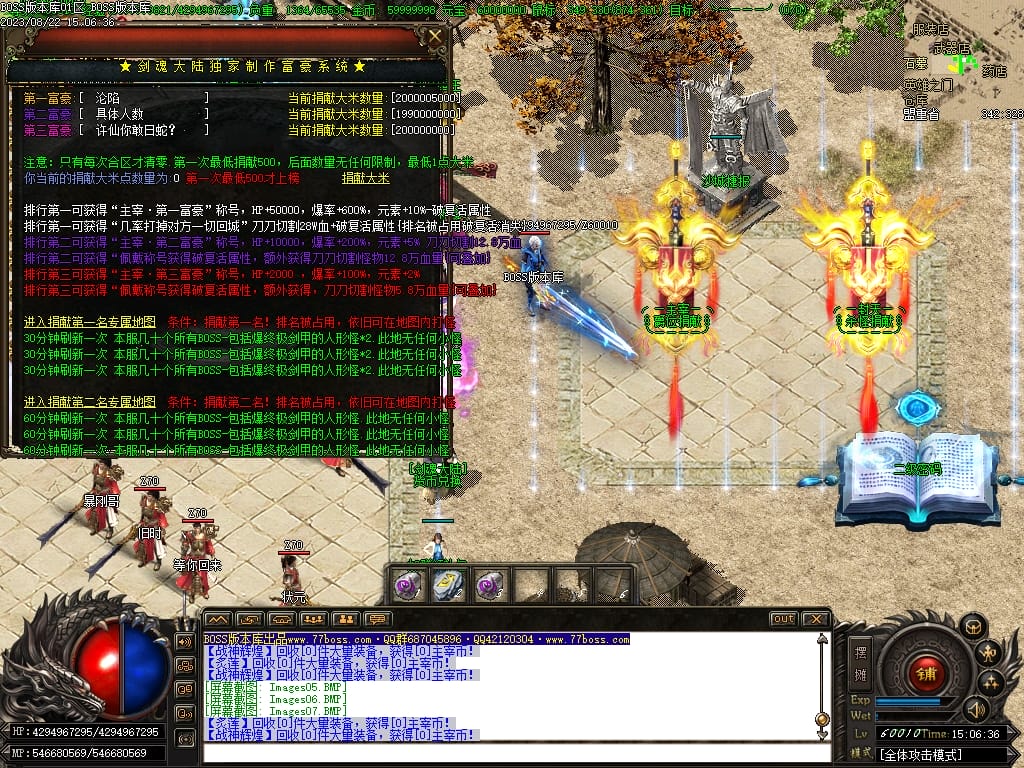The image size is (1024, 768).
Task: Click the out button above chat
Action: point(783,619)
